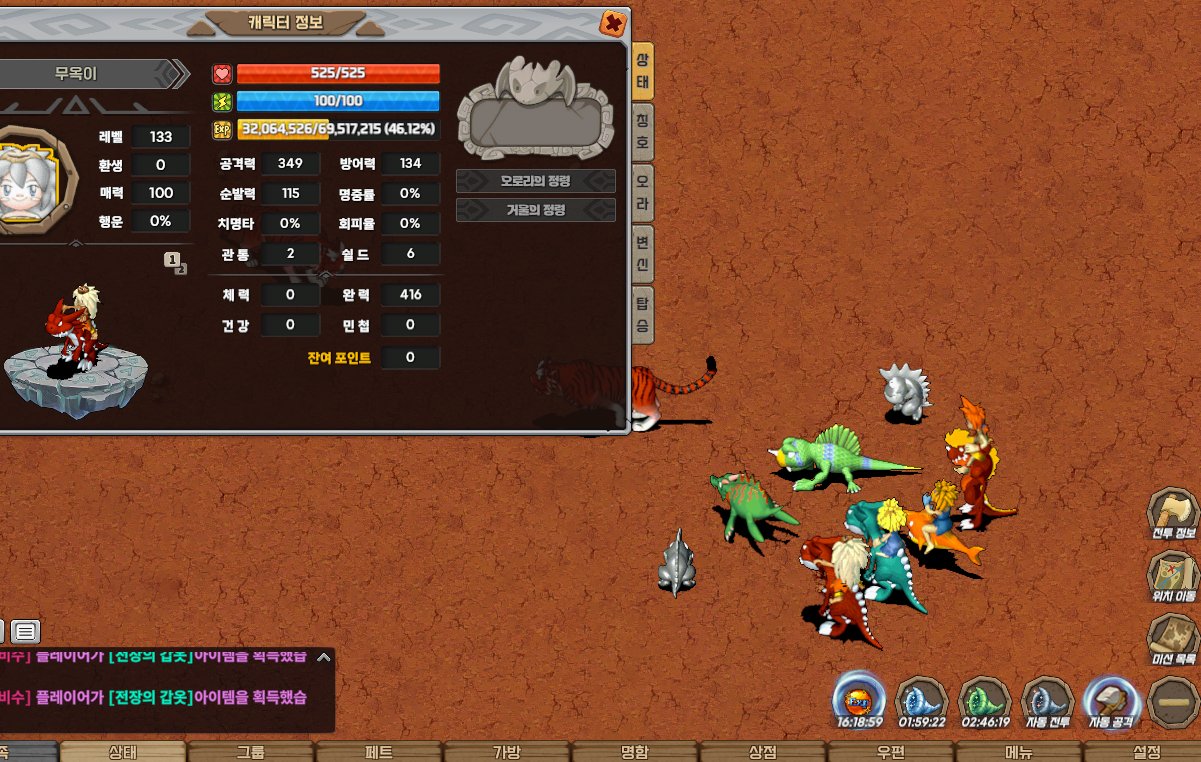Image resolution: width=1201 pixels, height=762 pixels.
Task: Click the EXP boost orb icon
Action: [x=859, y=700]
